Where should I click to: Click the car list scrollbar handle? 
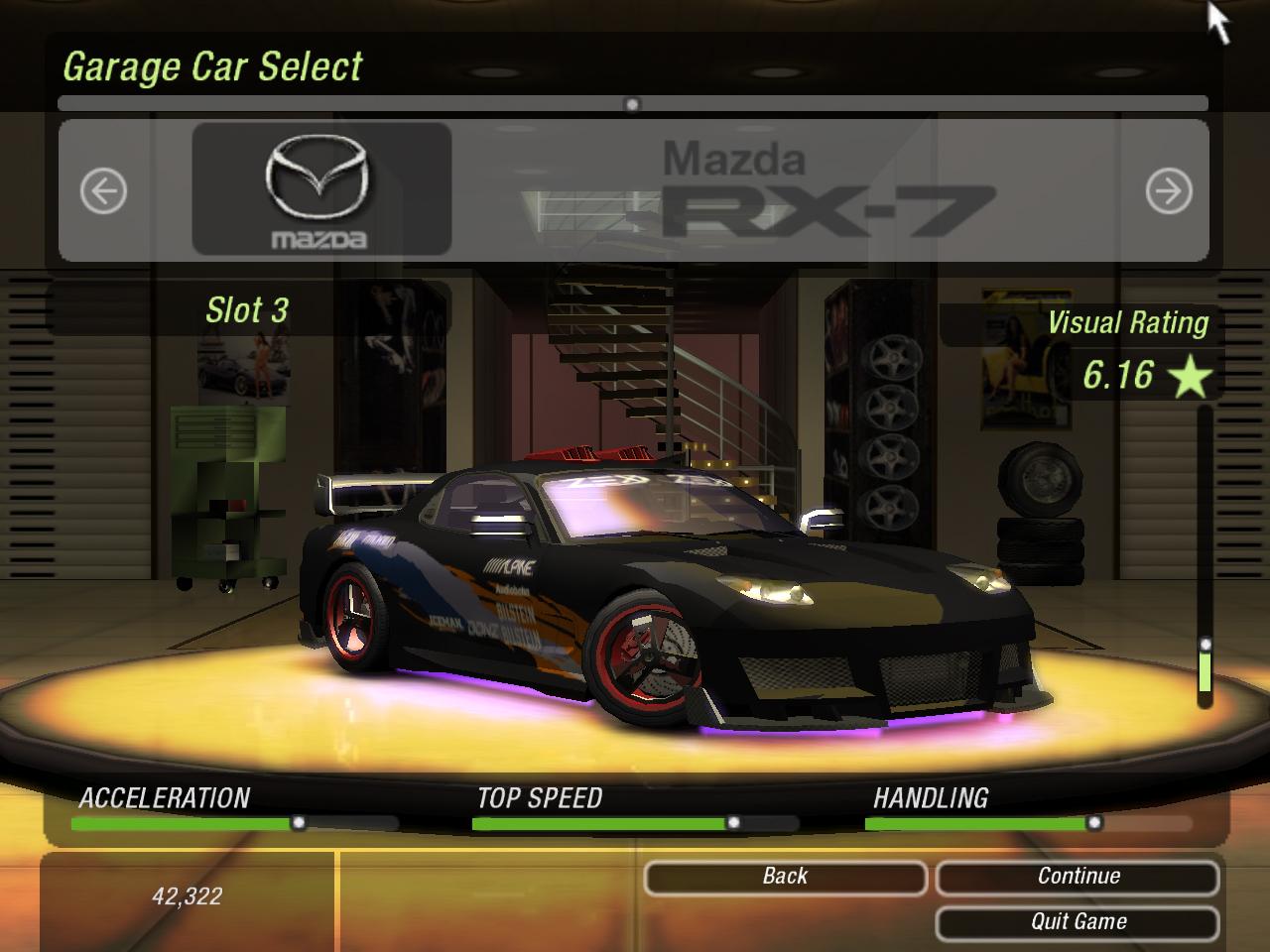[x=632, y=104]
